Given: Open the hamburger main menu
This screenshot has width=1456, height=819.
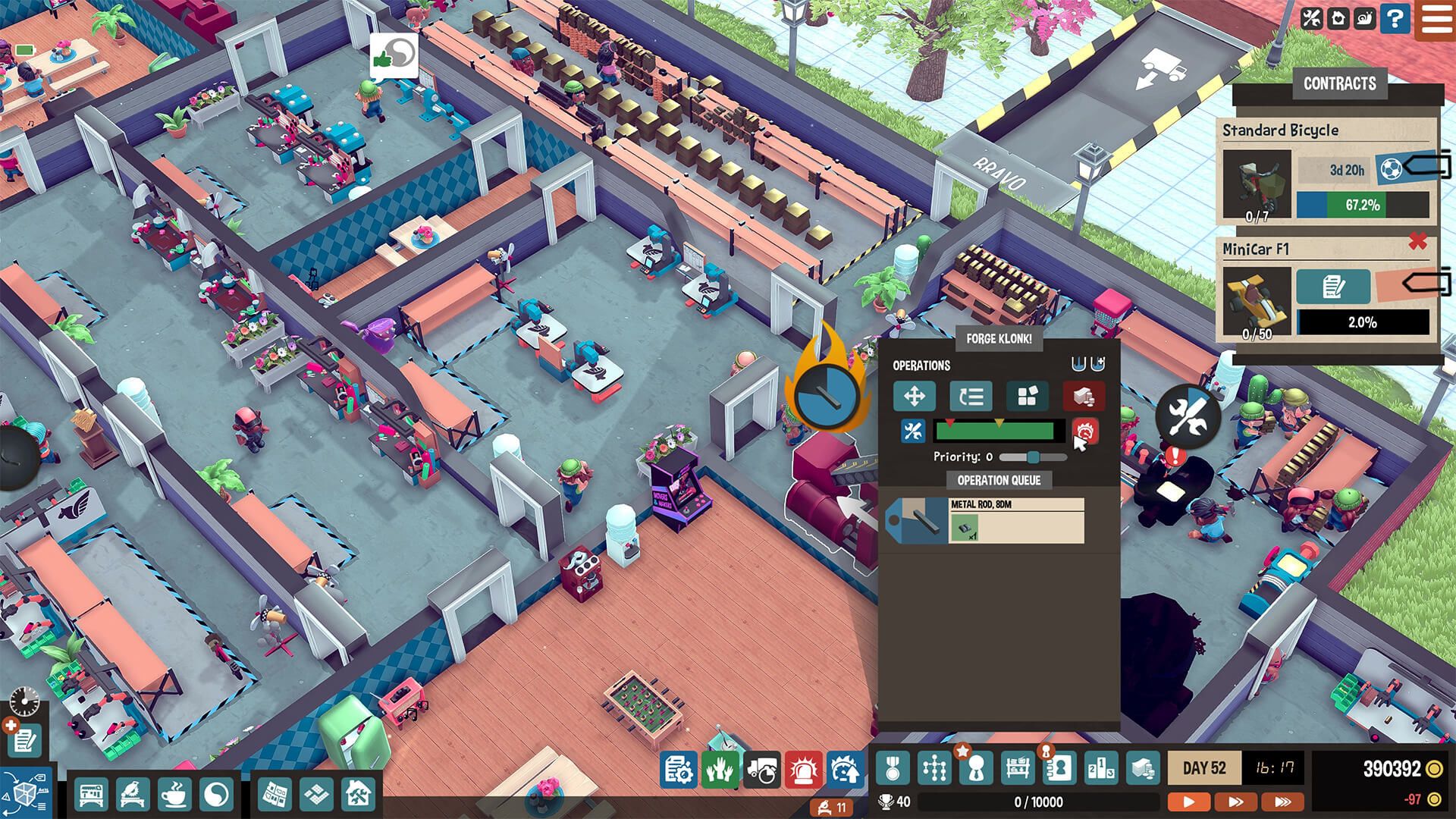Looking at the screenshot, I should tap(1436, 18).
